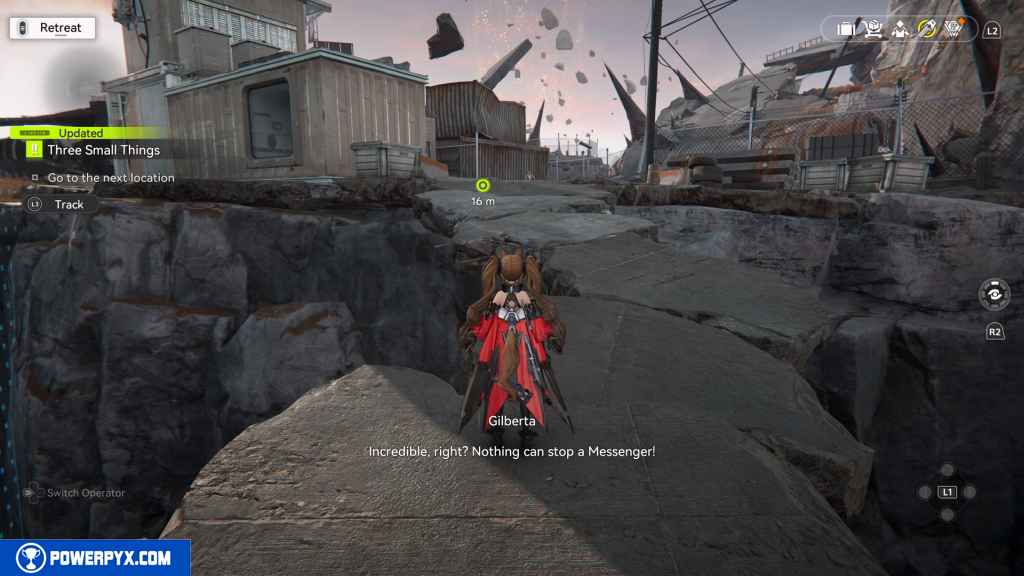Click the green objective waypoint marker
1024x576 pixels.
pyautogui.click(x=483, y=184)
